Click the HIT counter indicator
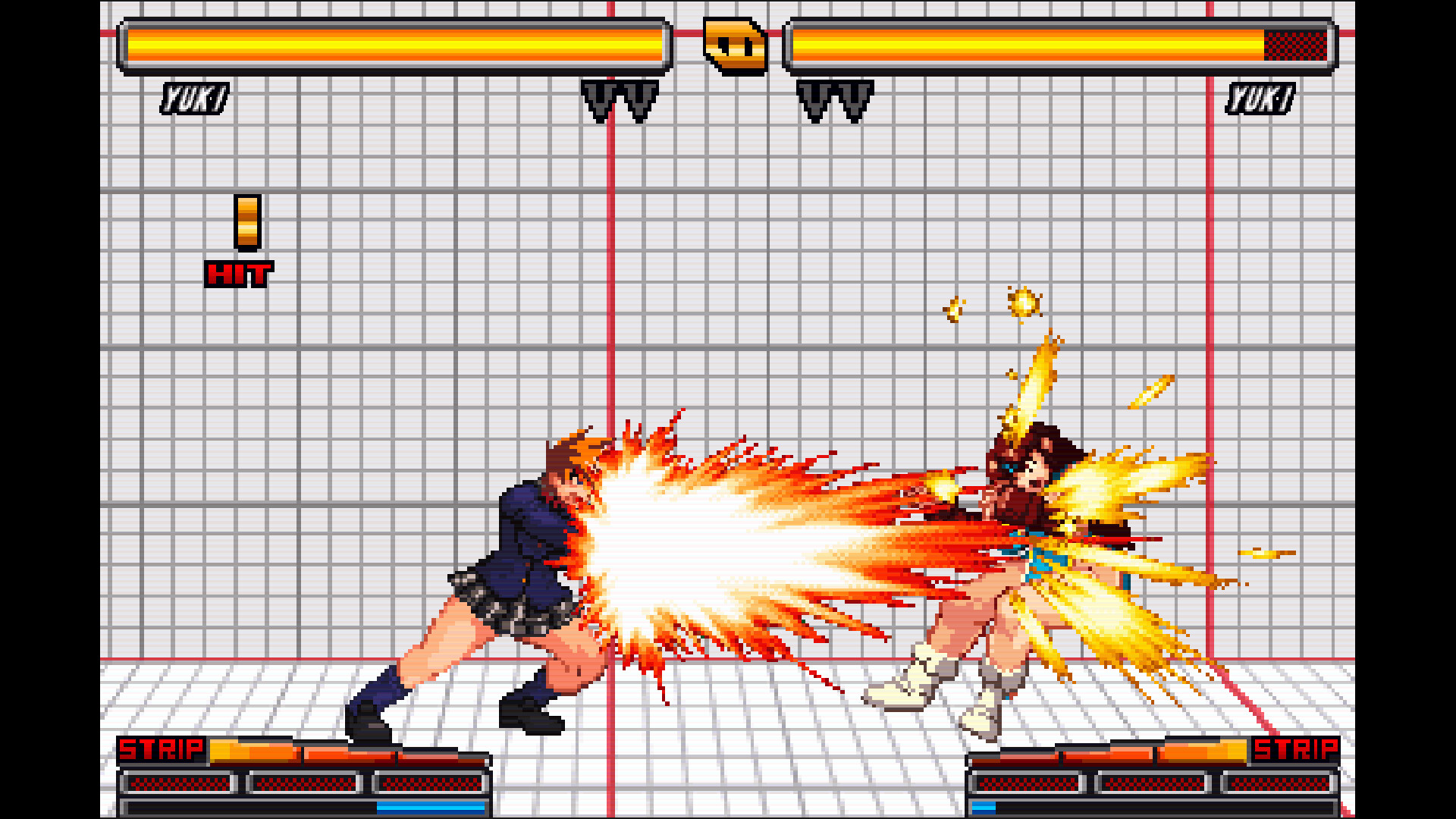Image resolution: width=1456 pixels, height=819 pixels. coord(240,275)
